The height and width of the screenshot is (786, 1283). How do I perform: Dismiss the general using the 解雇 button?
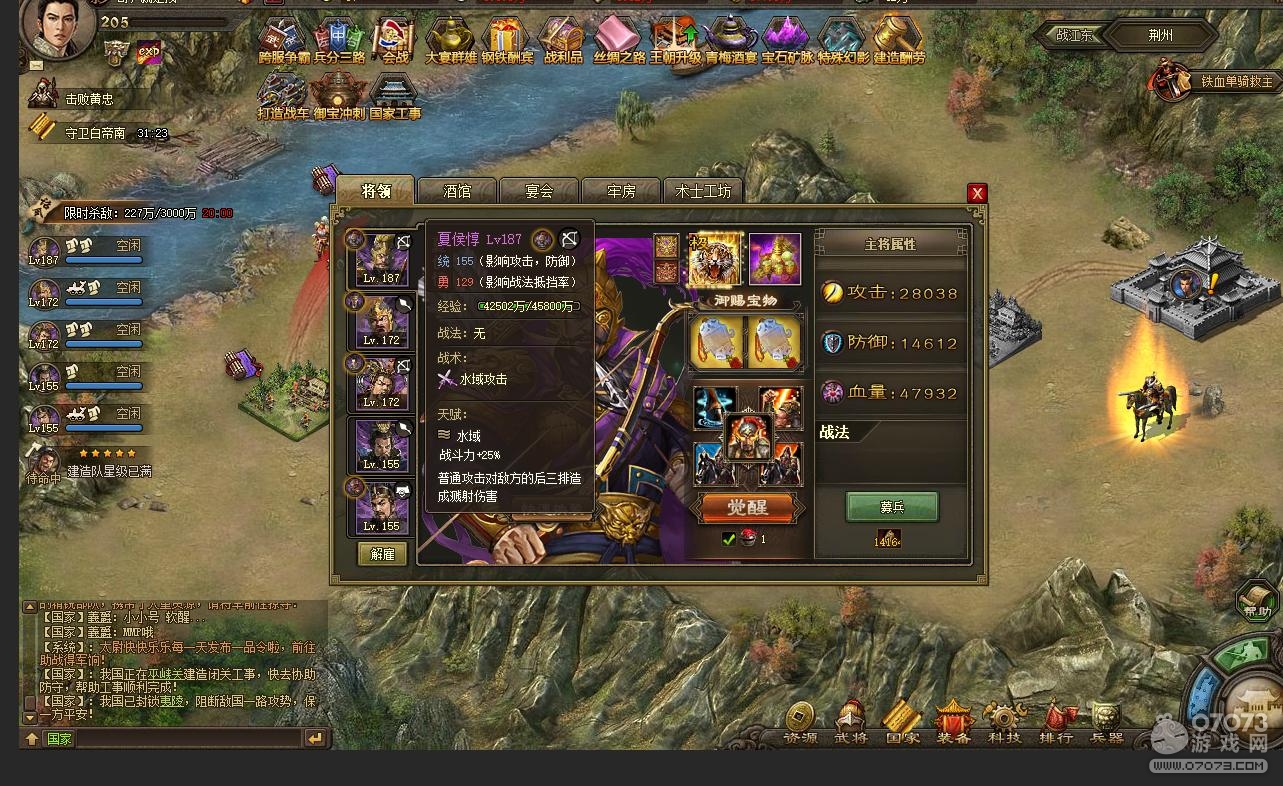pyautogui.click(x=382, y=554)
